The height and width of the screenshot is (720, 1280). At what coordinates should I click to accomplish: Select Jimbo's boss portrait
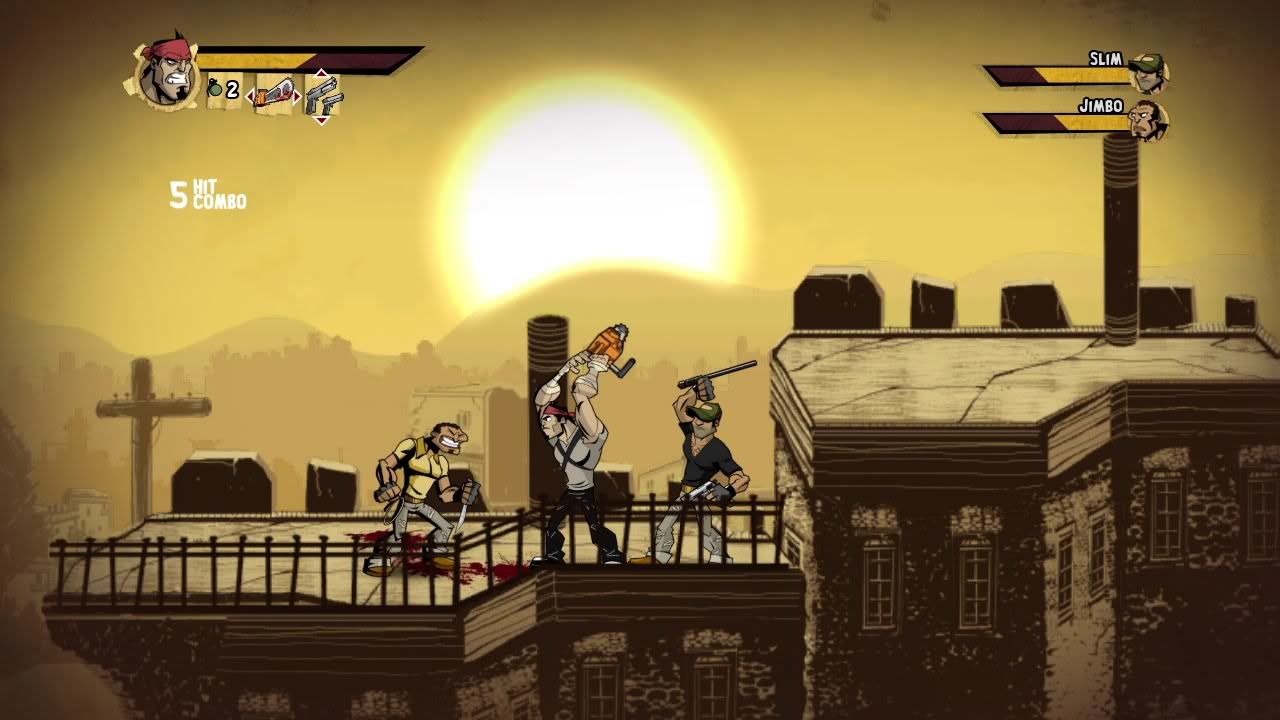[x=1148, y=120]
